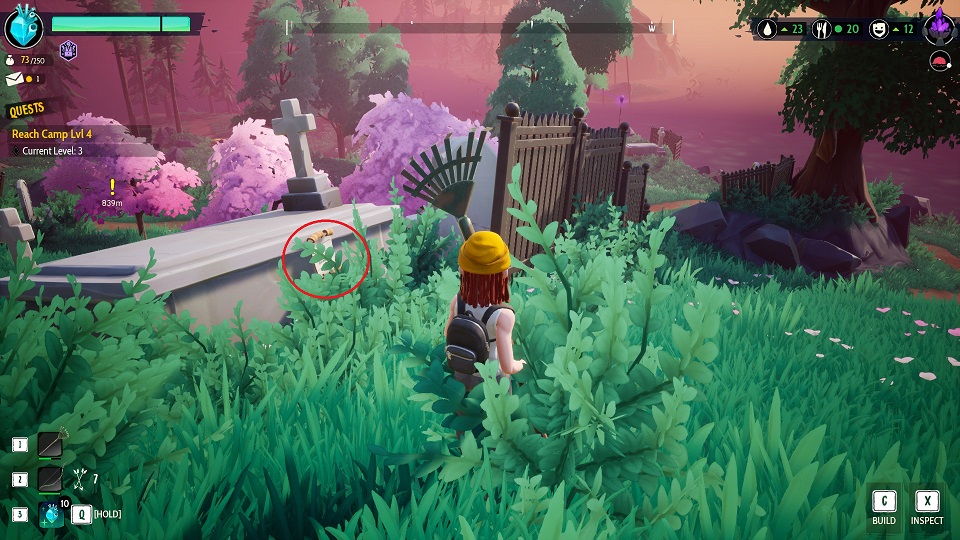Open the backpack weight bag icon
The height and width of the screenshot is (540, 960).
(11, 61)
